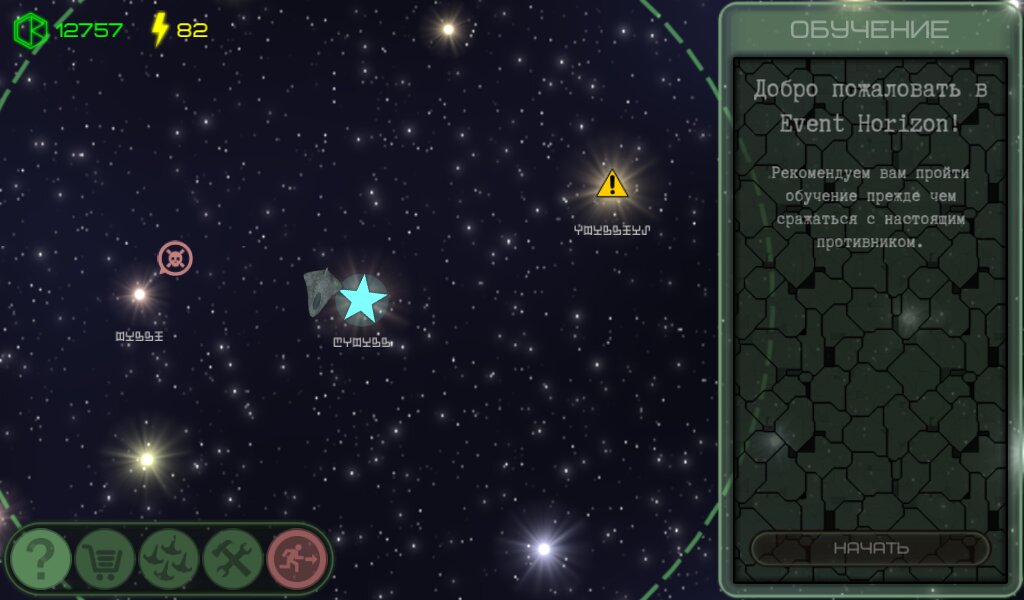
Task: Select the star with skull marker
Action: point(140,294)
